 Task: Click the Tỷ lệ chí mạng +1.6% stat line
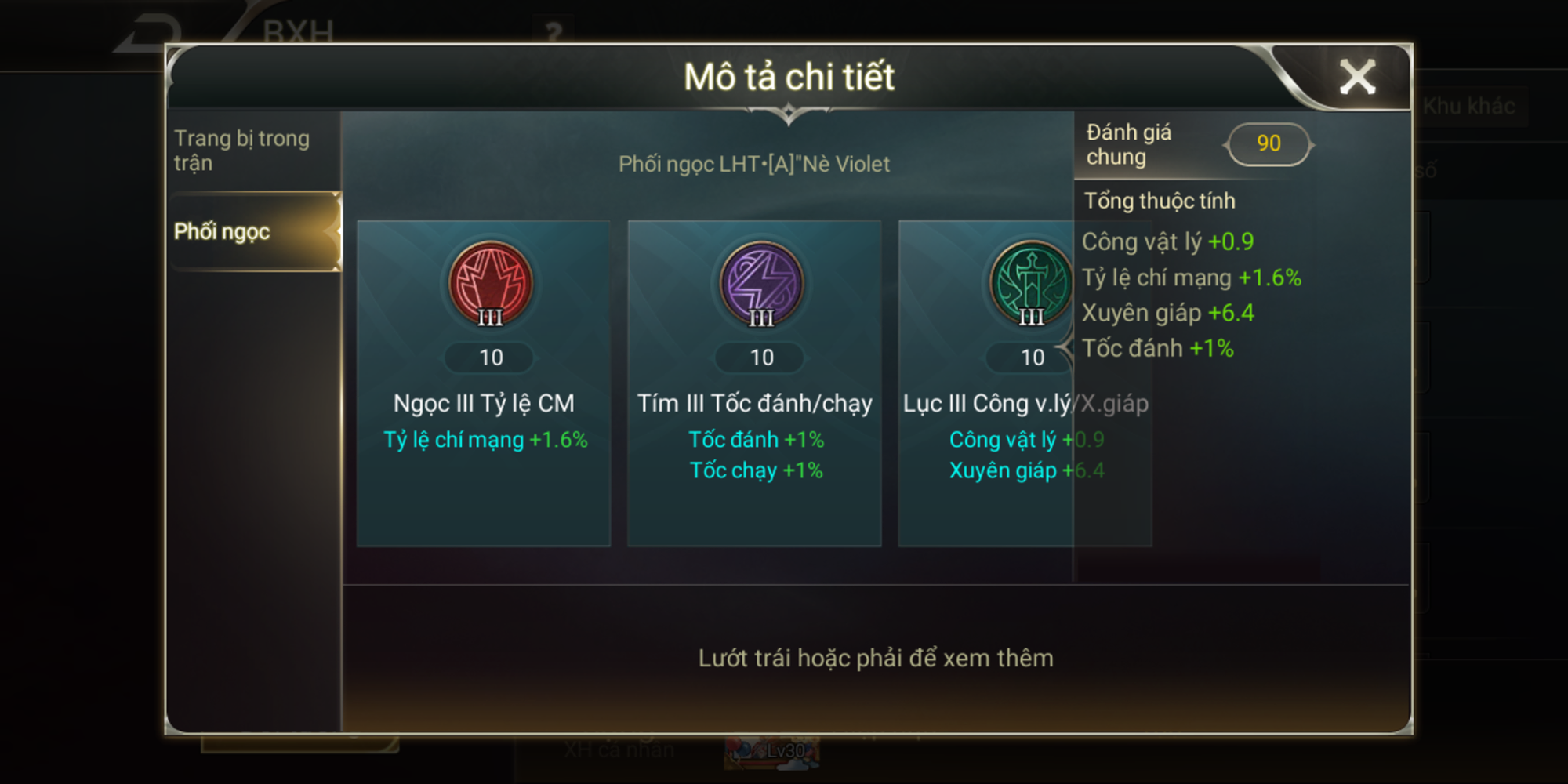click(x=1192, y=277)
